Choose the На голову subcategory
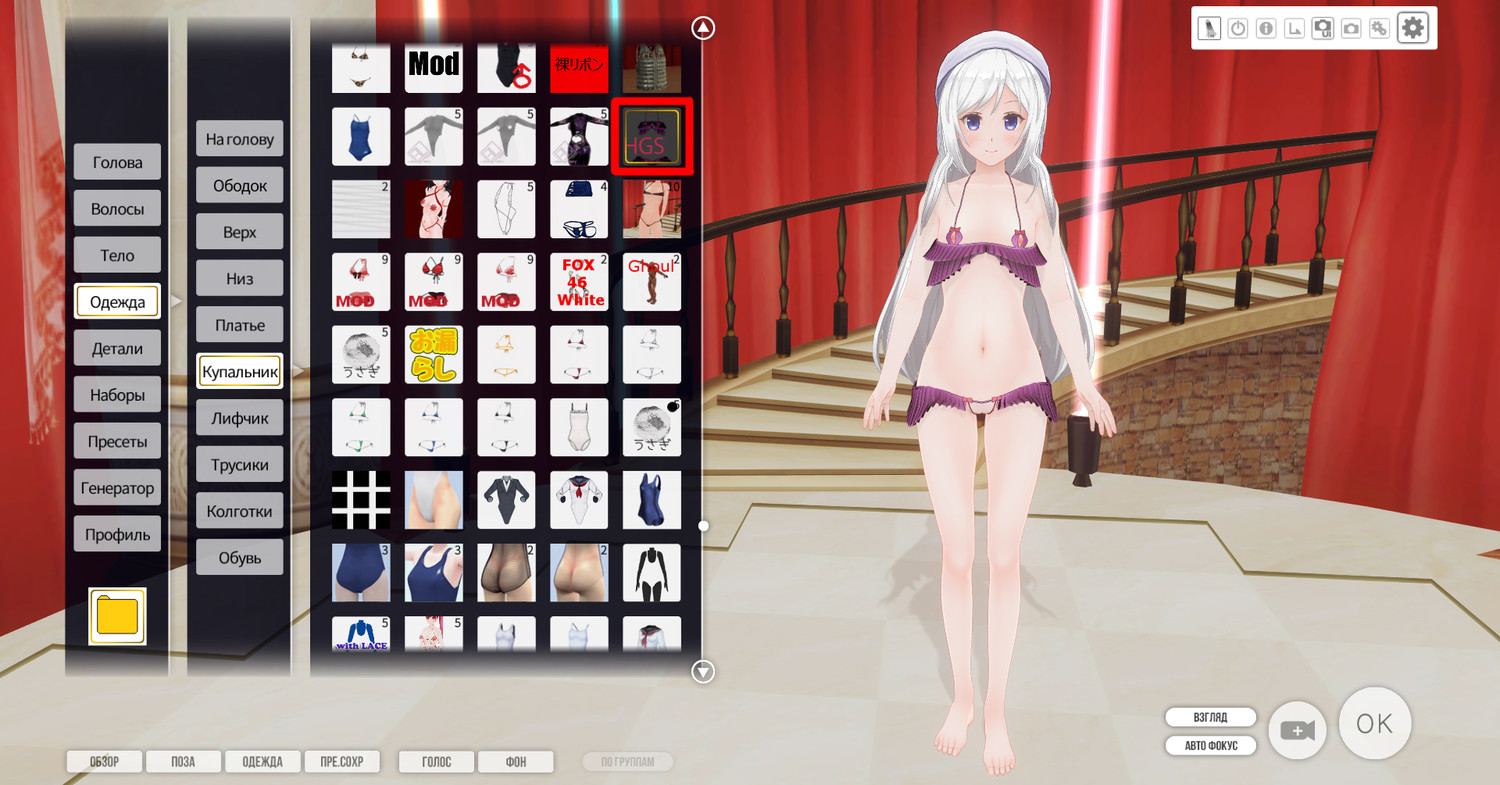 pyautogui.click(x=239, y=139)
